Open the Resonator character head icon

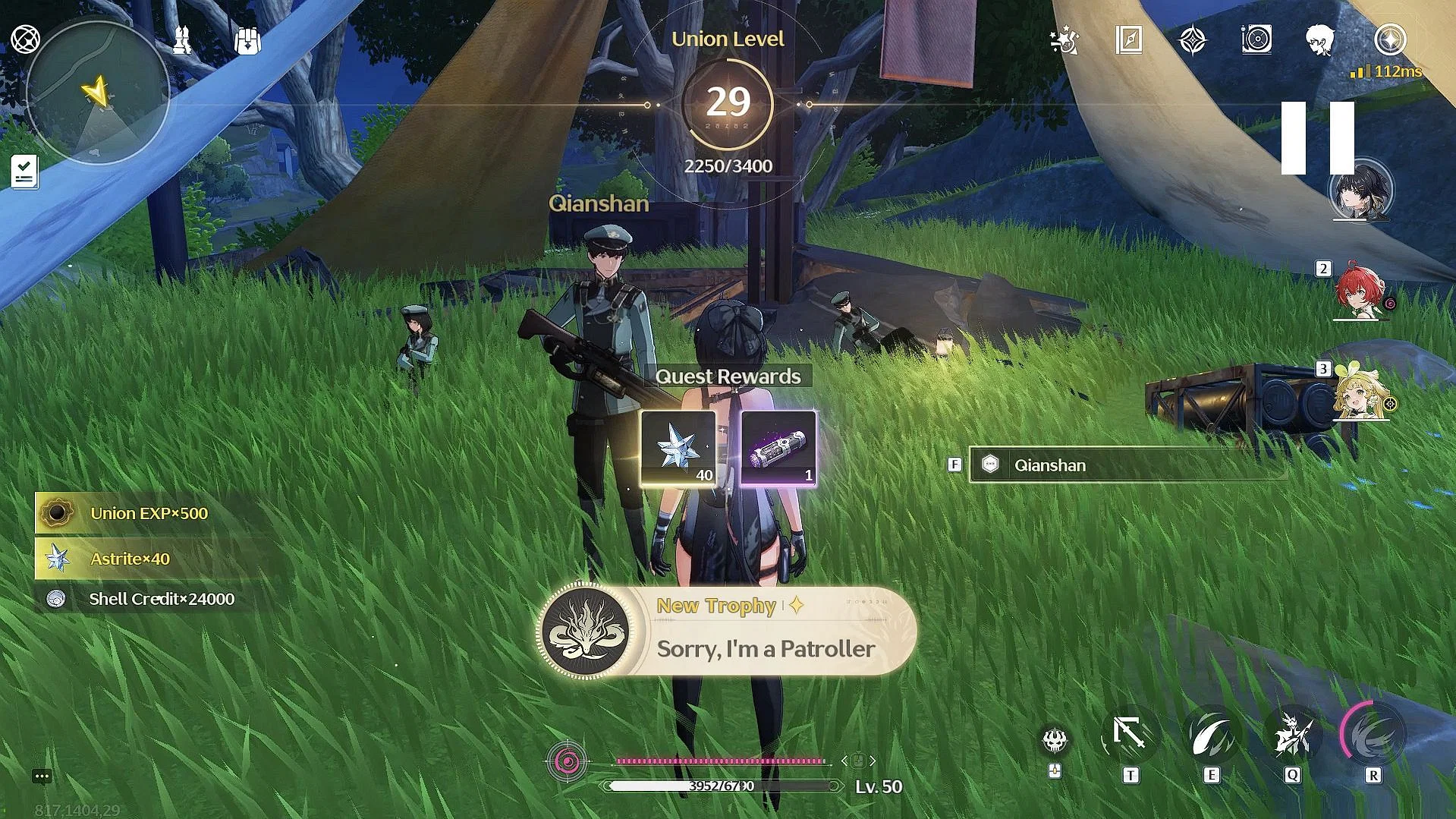pos(1320,39)
